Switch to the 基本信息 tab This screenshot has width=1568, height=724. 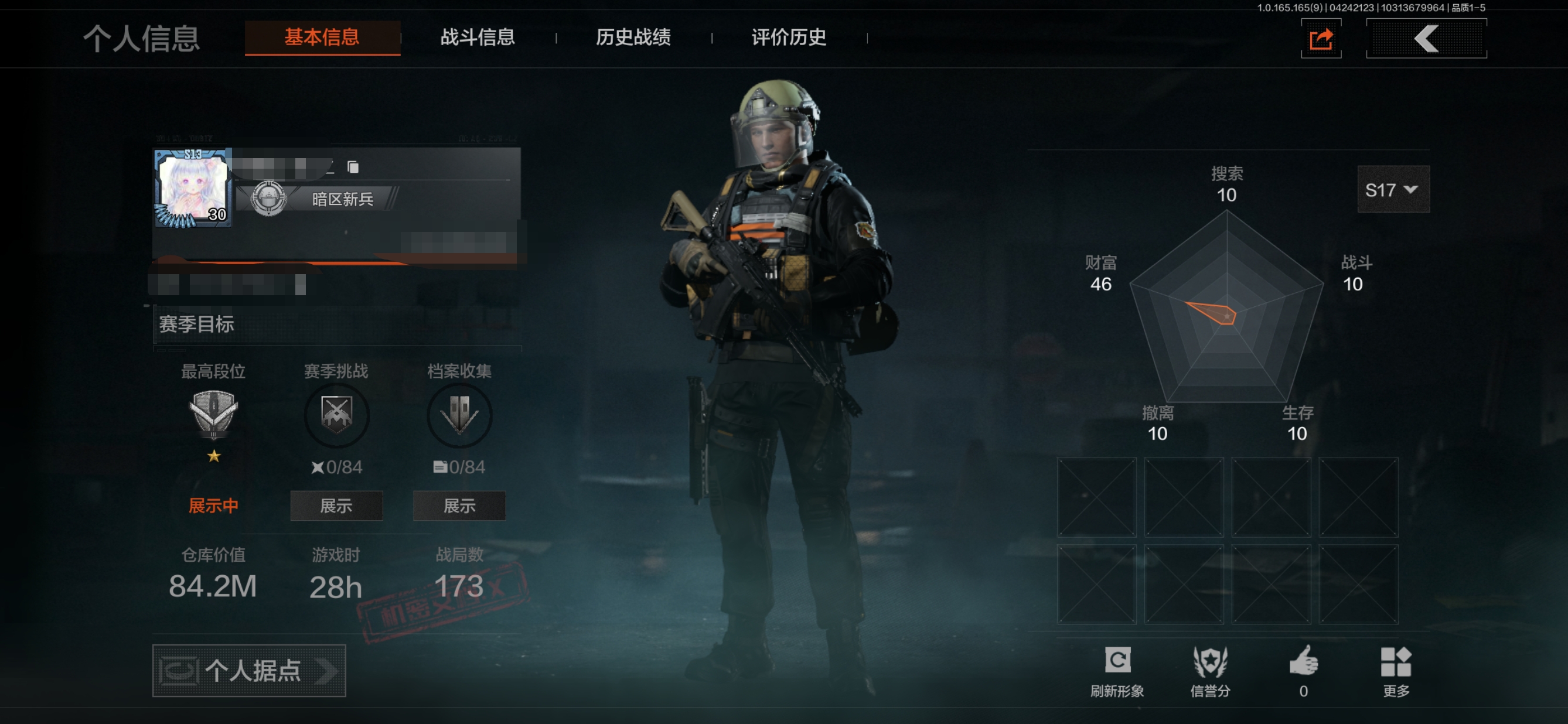[x=322, y=37]
